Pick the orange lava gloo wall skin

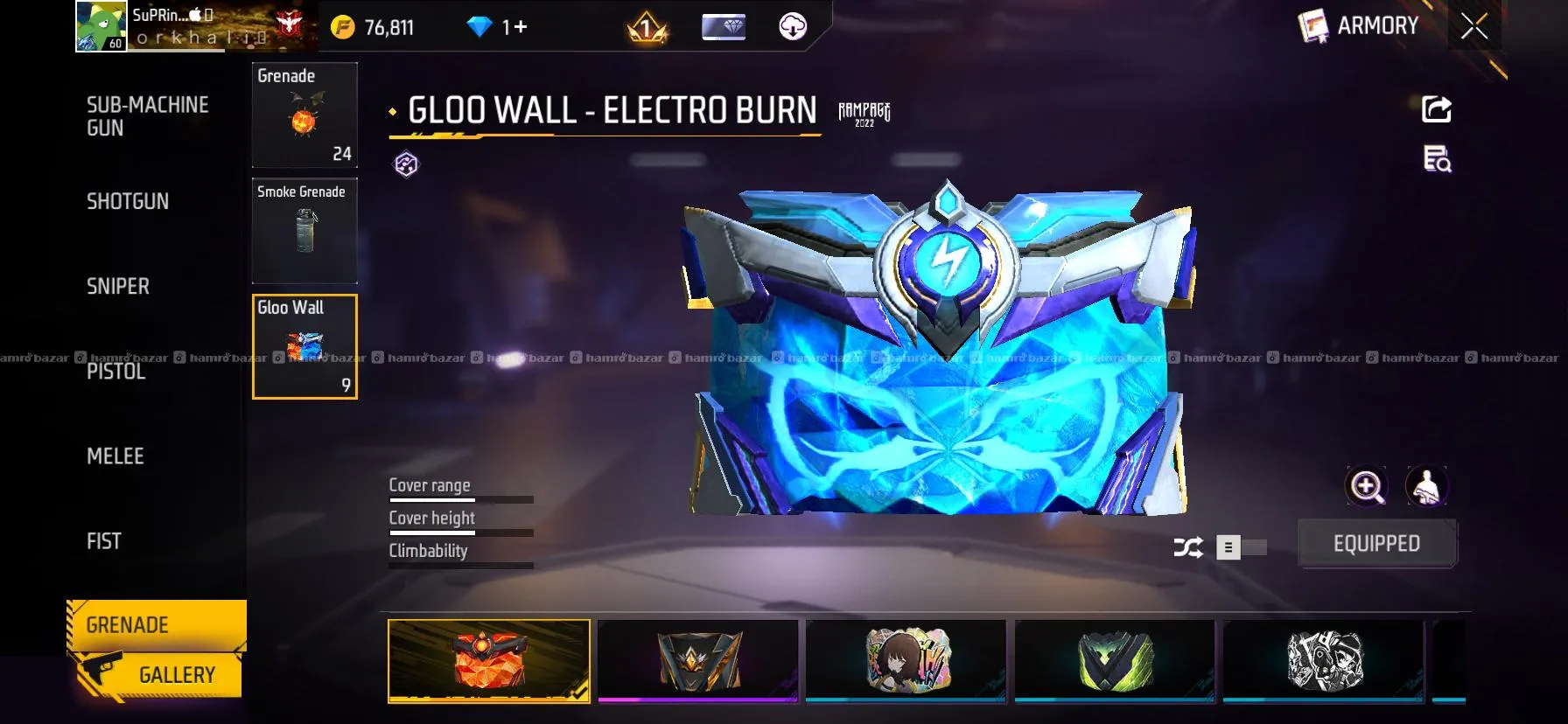click(489, 660)
